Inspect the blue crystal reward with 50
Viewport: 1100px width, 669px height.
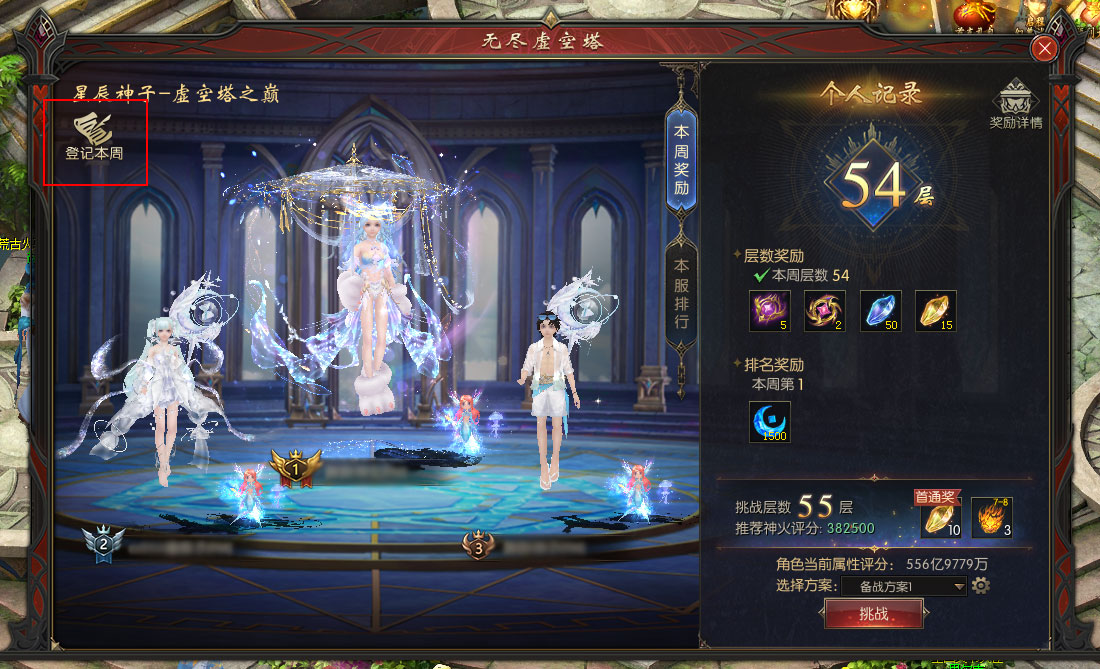881,311
